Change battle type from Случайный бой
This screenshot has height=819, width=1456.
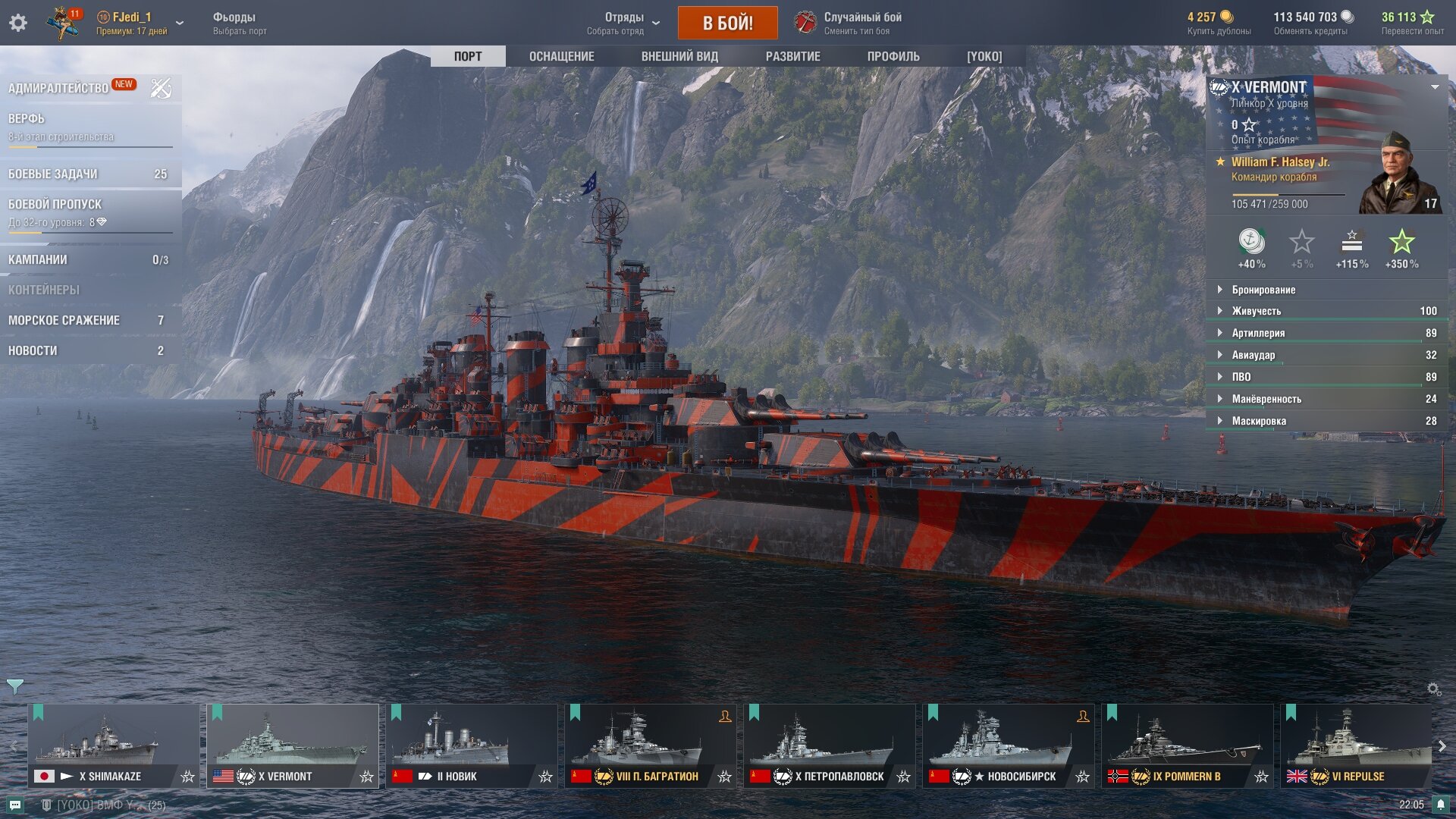849,23
